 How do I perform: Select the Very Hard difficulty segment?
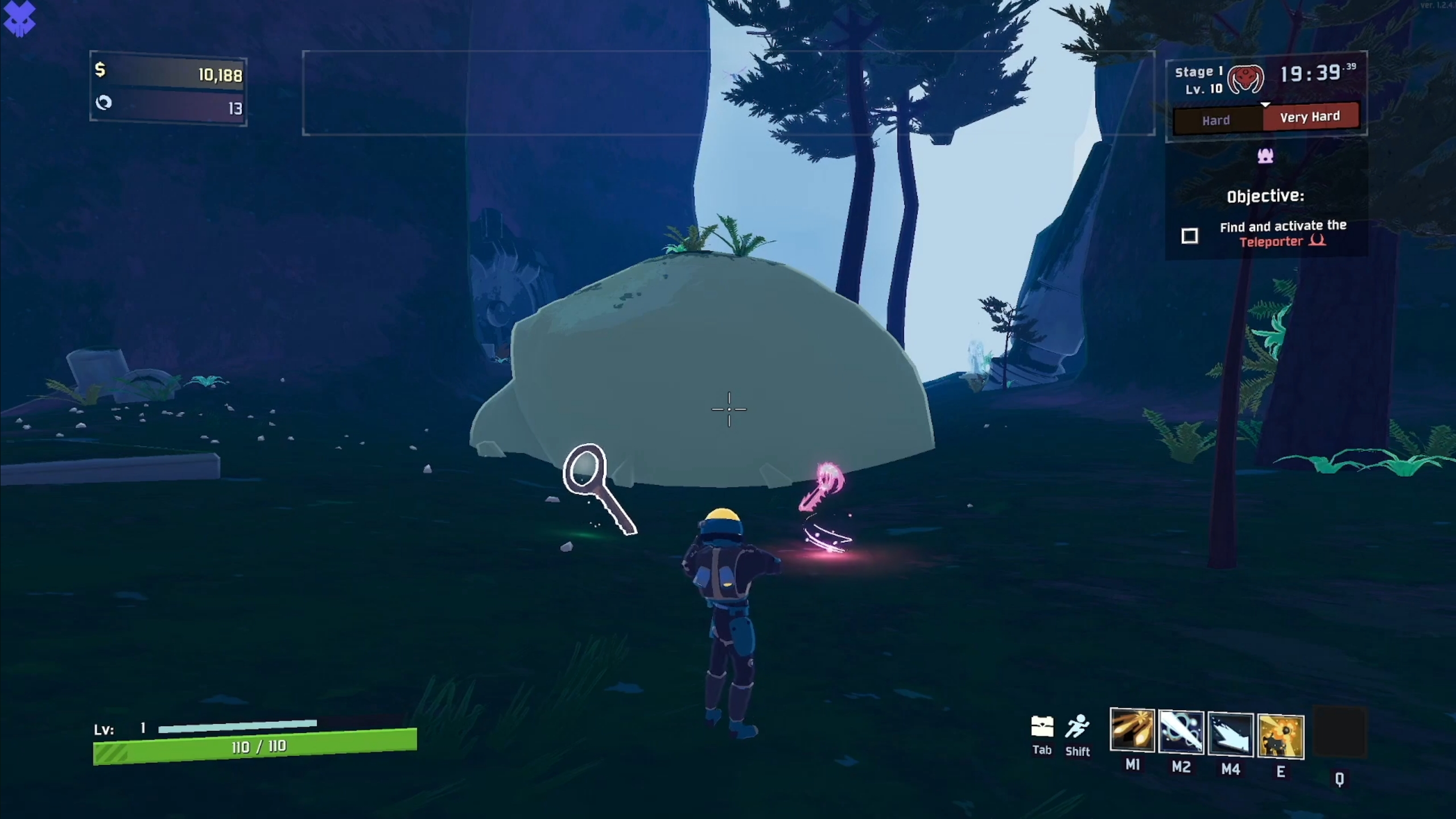click(1310, 117)
